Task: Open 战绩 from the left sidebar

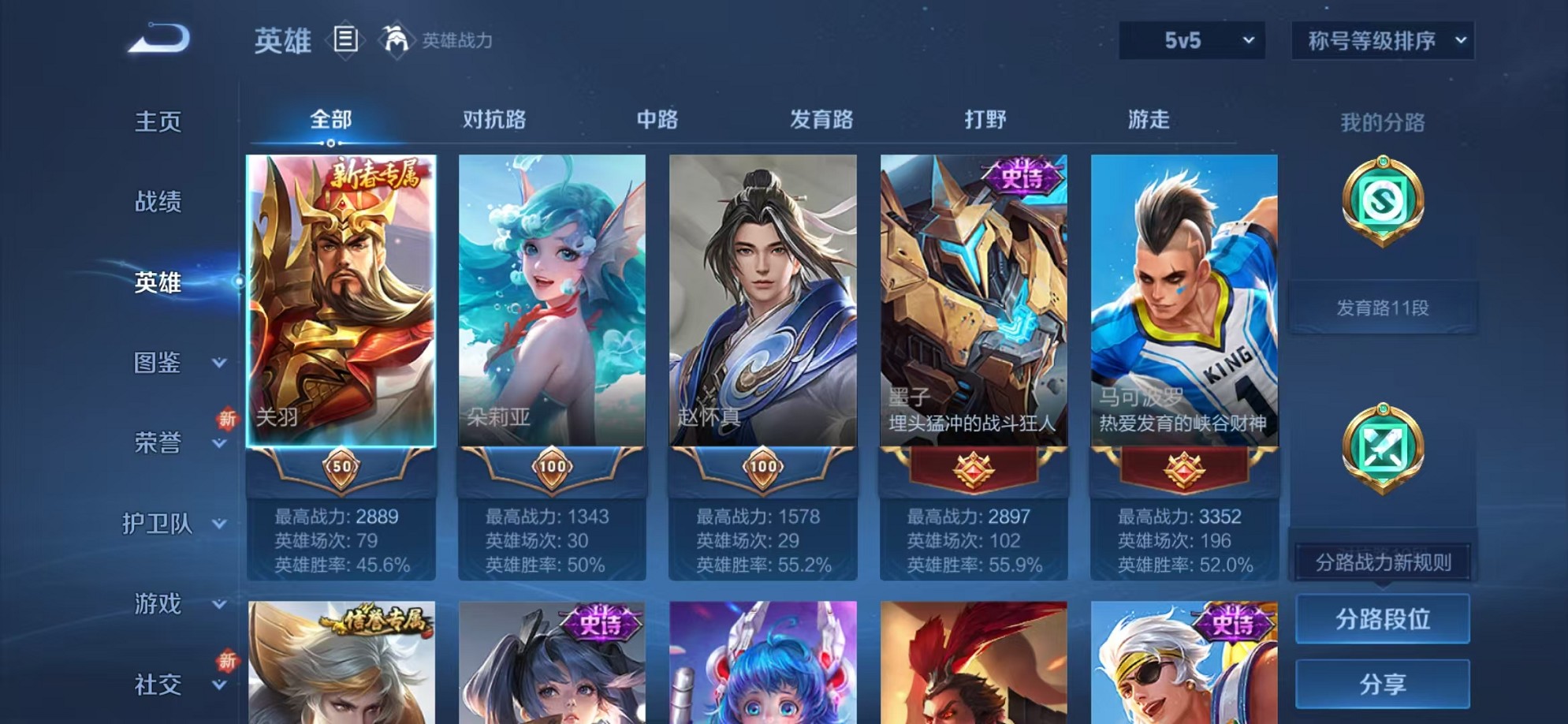Action: click(x=157, y=203)
